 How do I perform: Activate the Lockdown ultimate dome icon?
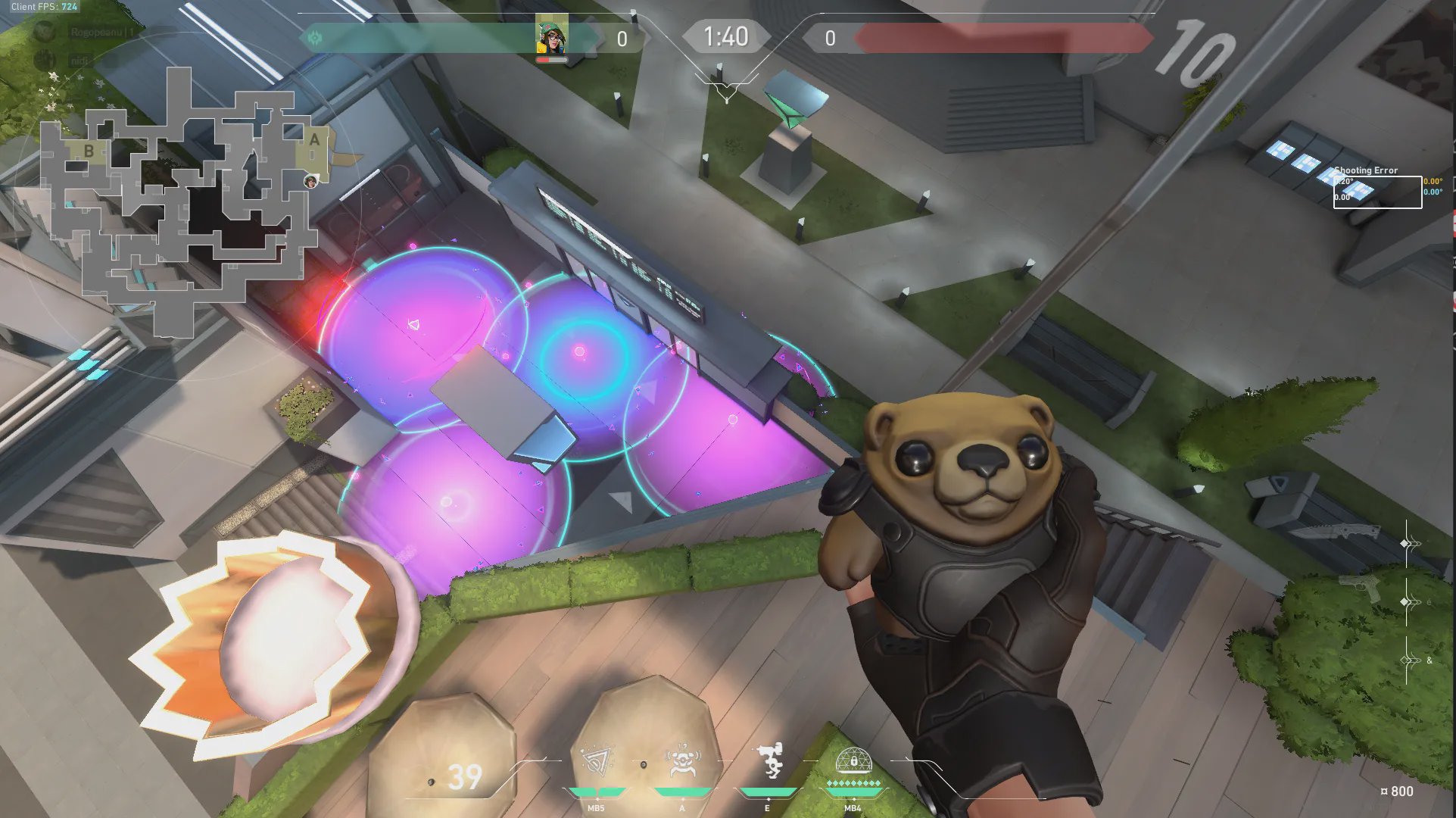(853, 760)
